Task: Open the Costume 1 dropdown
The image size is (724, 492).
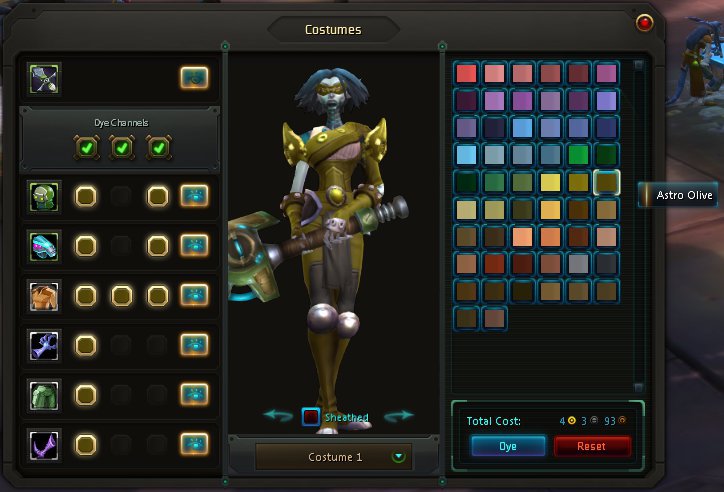Action: 400,457
